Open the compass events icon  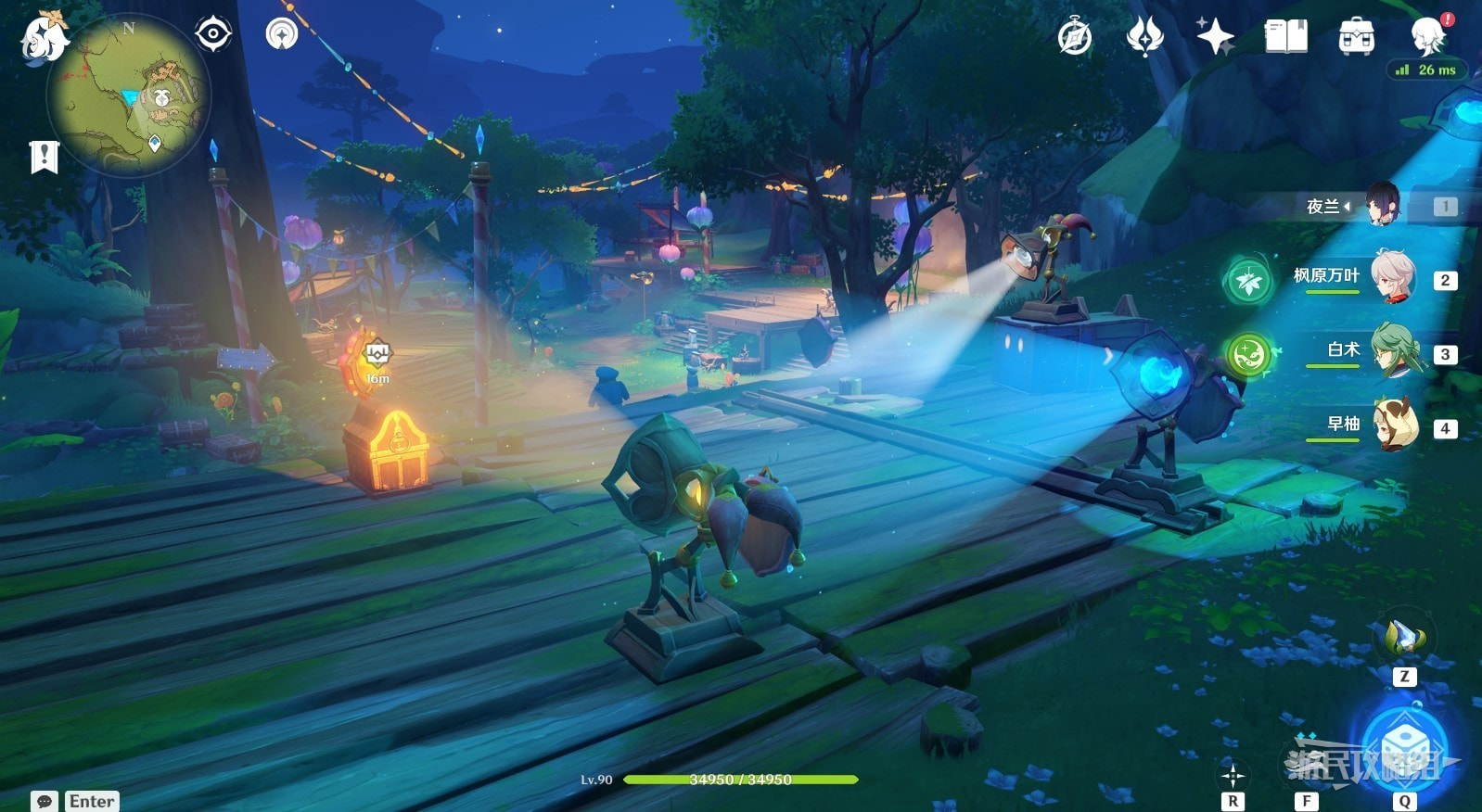pos(1075,38)
